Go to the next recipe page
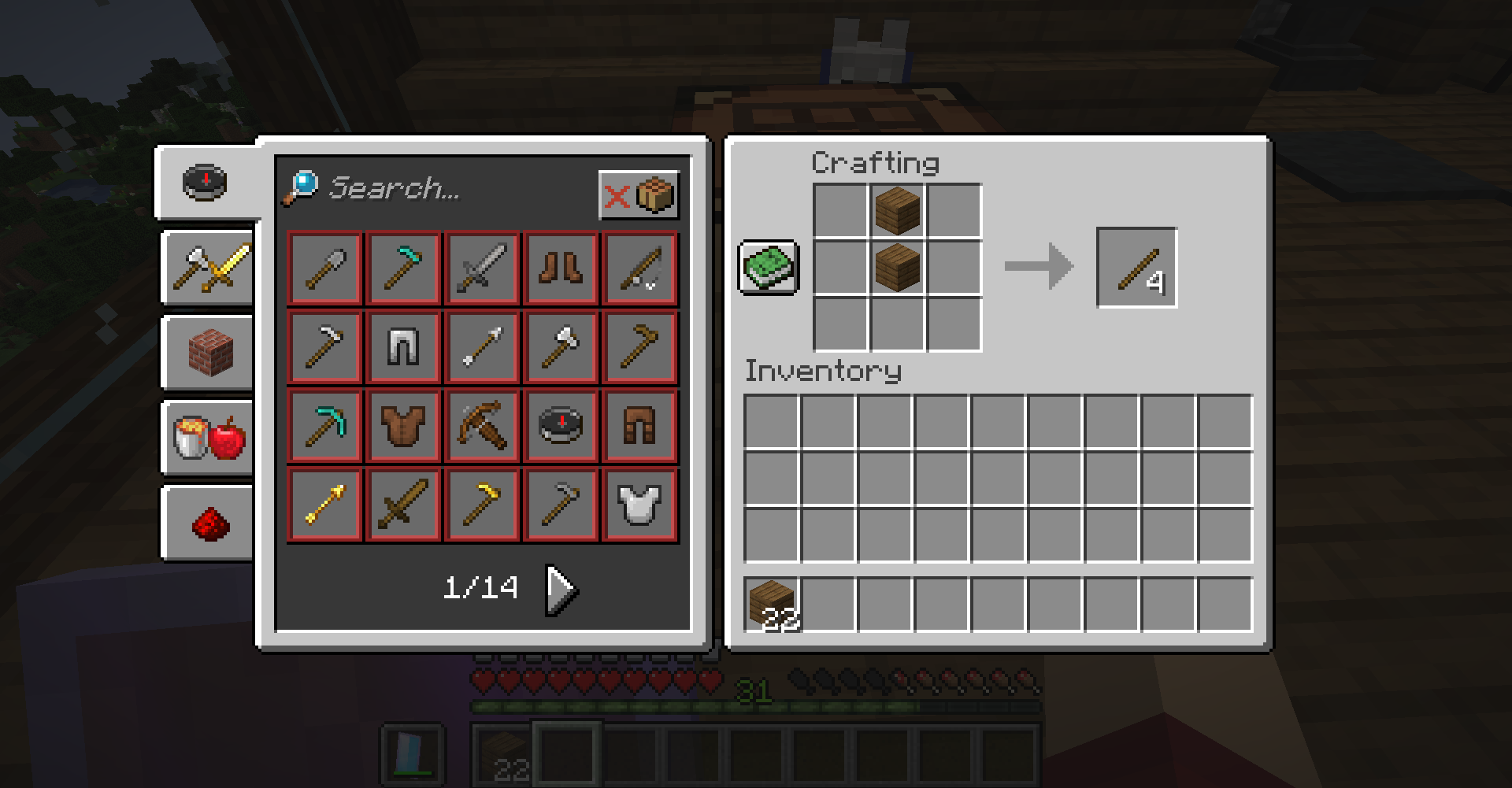 tap(562, 588)
